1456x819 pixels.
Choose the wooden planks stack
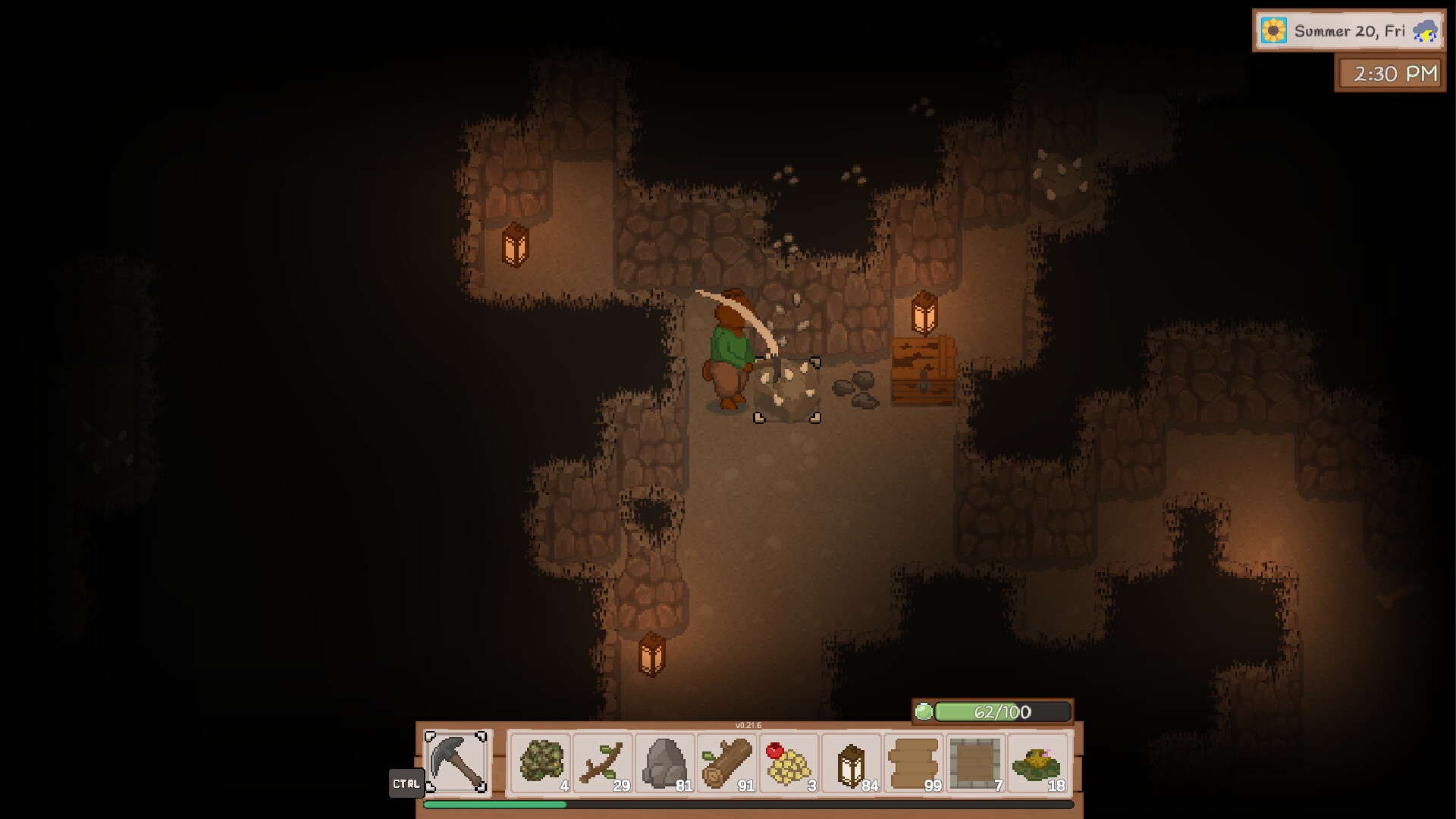click(x=914, y=763)
